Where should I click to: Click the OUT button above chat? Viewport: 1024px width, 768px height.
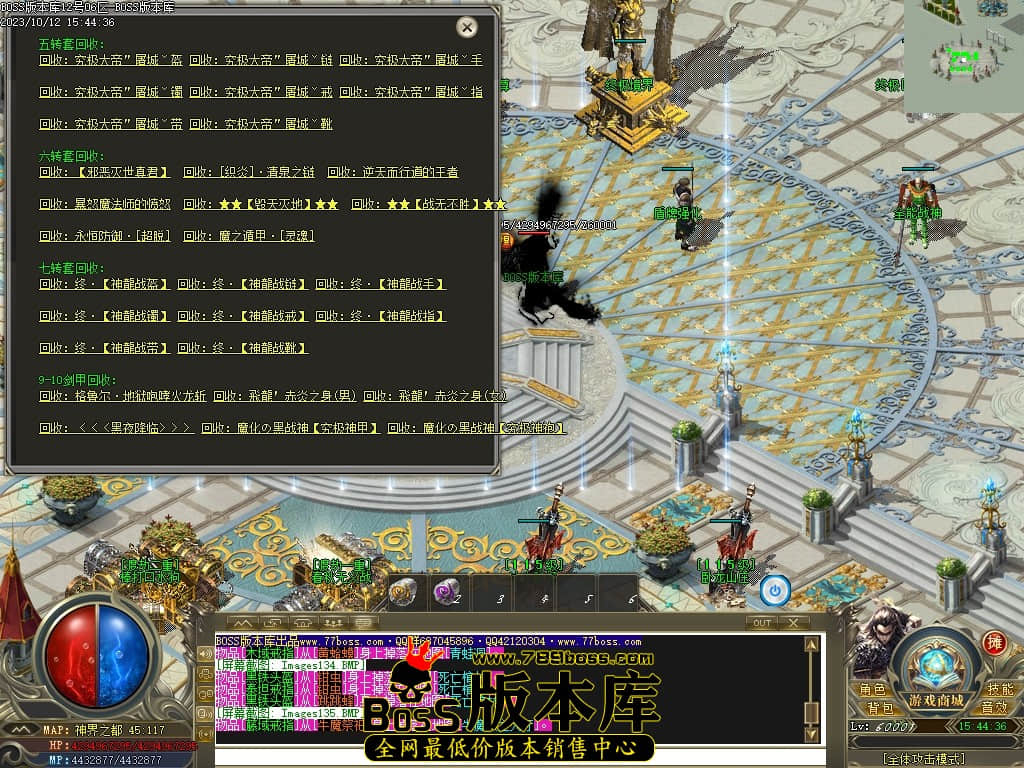[x=762, y=622]
